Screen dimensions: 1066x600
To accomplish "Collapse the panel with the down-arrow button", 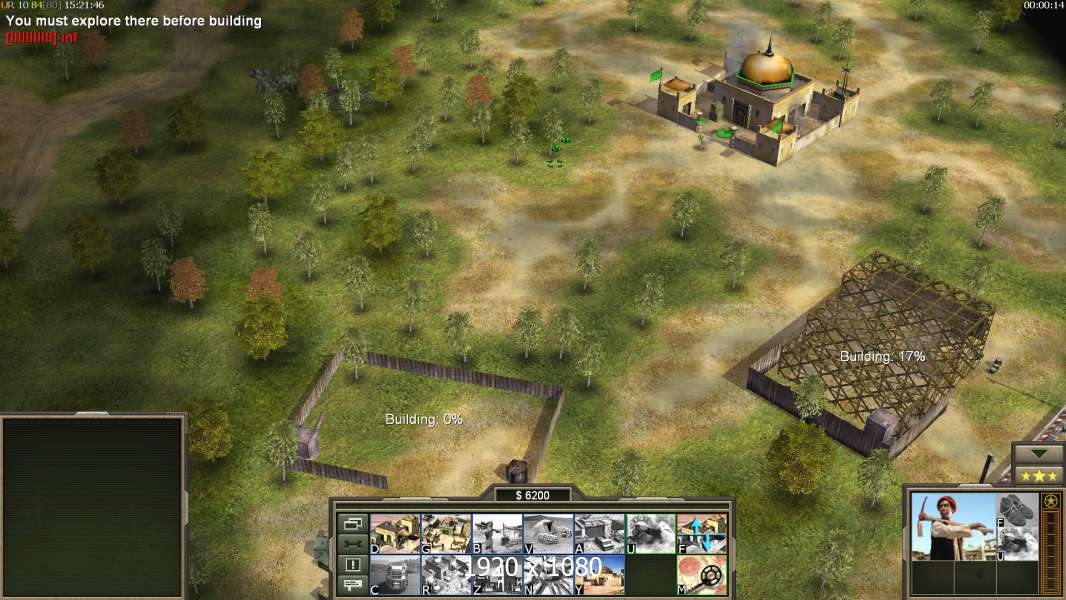I will (1038, 454).
